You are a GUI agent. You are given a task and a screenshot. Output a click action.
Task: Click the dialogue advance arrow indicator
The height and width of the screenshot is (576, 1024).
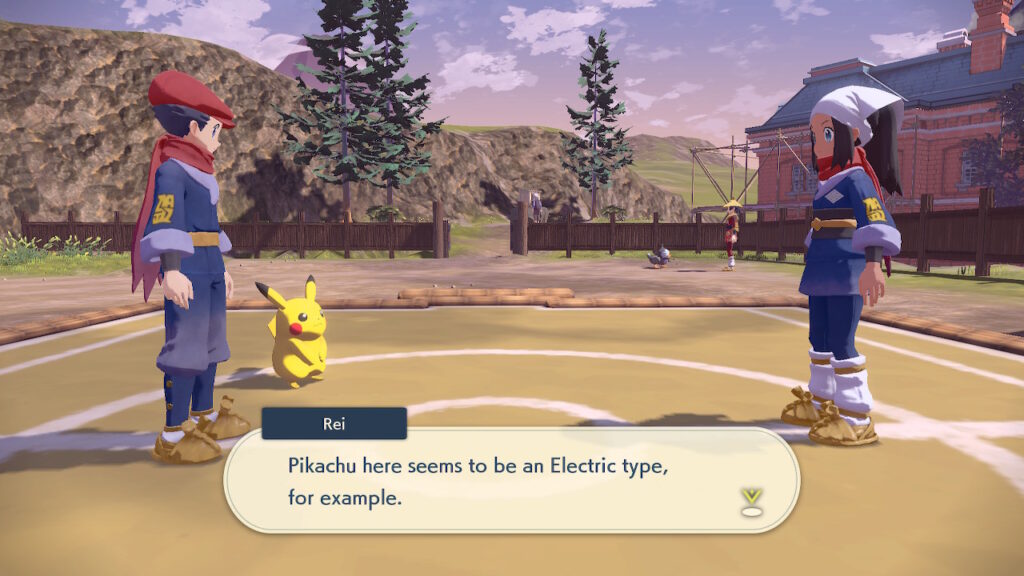click(x=752, y=501)
